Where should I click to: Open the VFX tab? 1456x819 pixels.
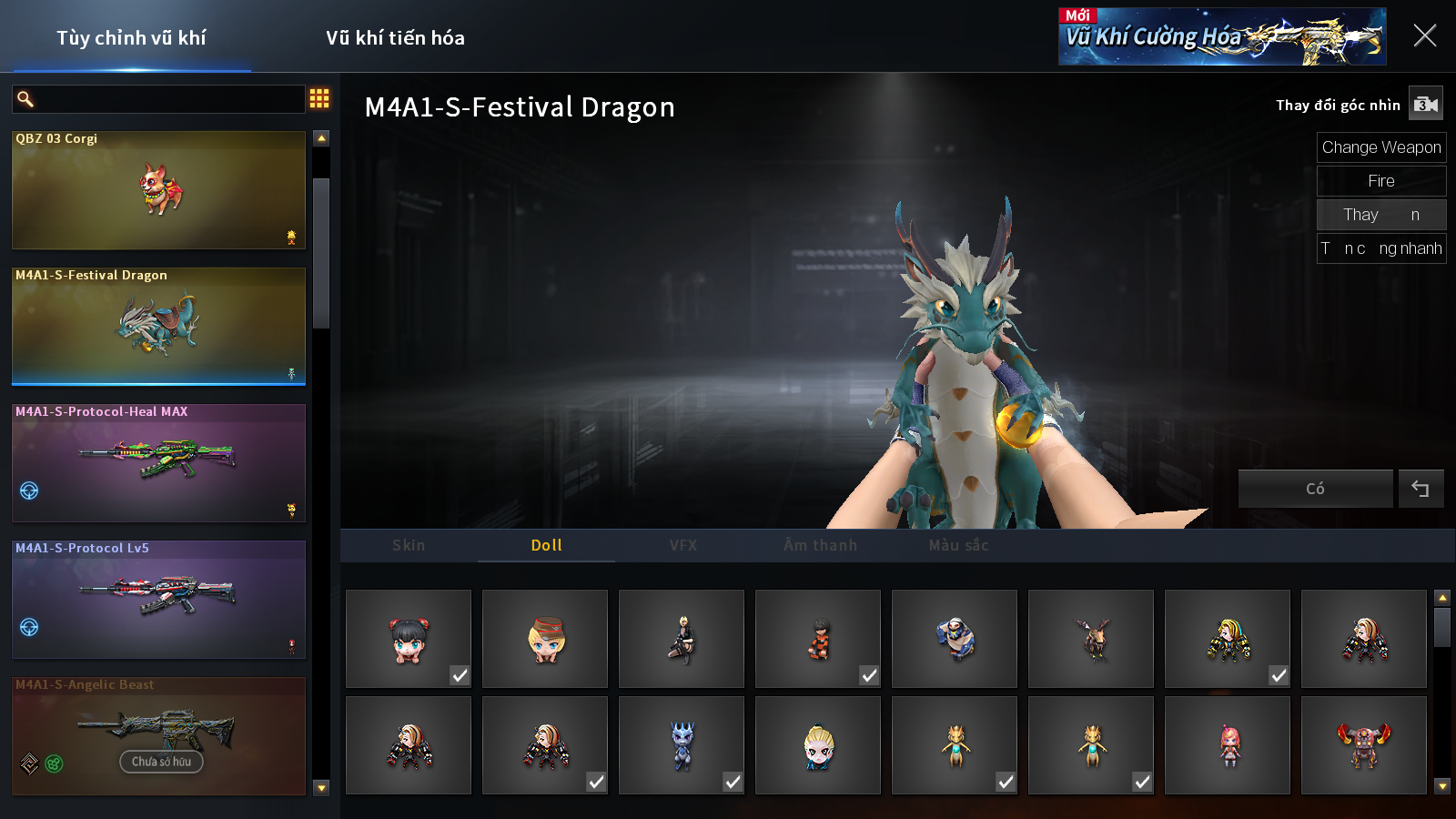pos(683,545)
